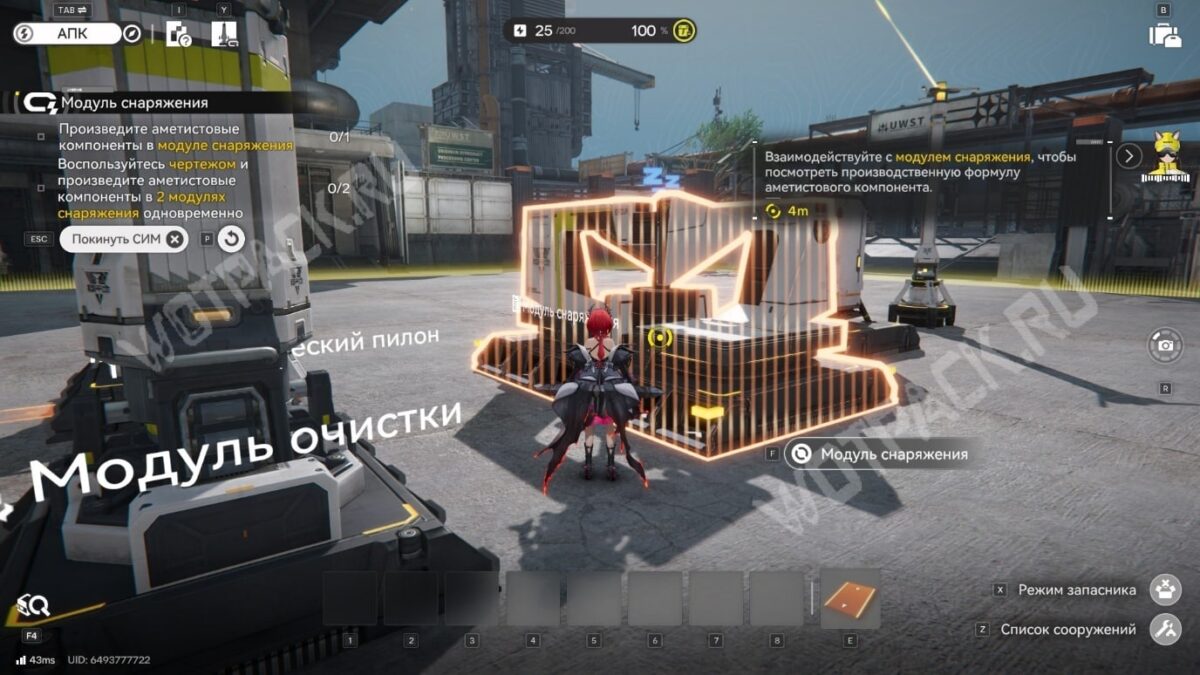Open the blueprint help icon with question mark
The height and width of the screenshot is (675, 1200).
(x=178, y=34)
